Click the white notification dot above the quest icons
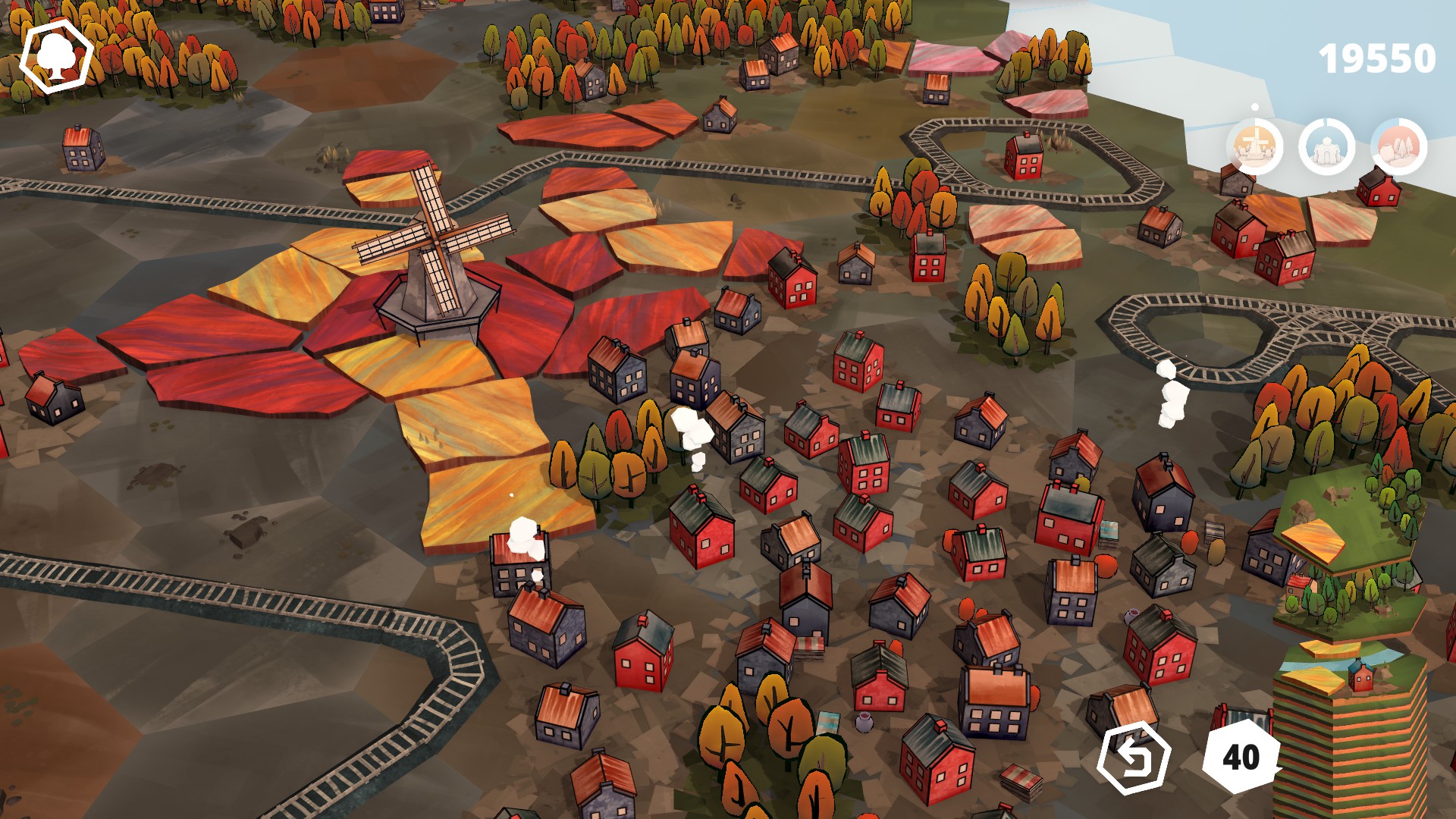Screen dimensions: 1456x819 coord(1254,108)
